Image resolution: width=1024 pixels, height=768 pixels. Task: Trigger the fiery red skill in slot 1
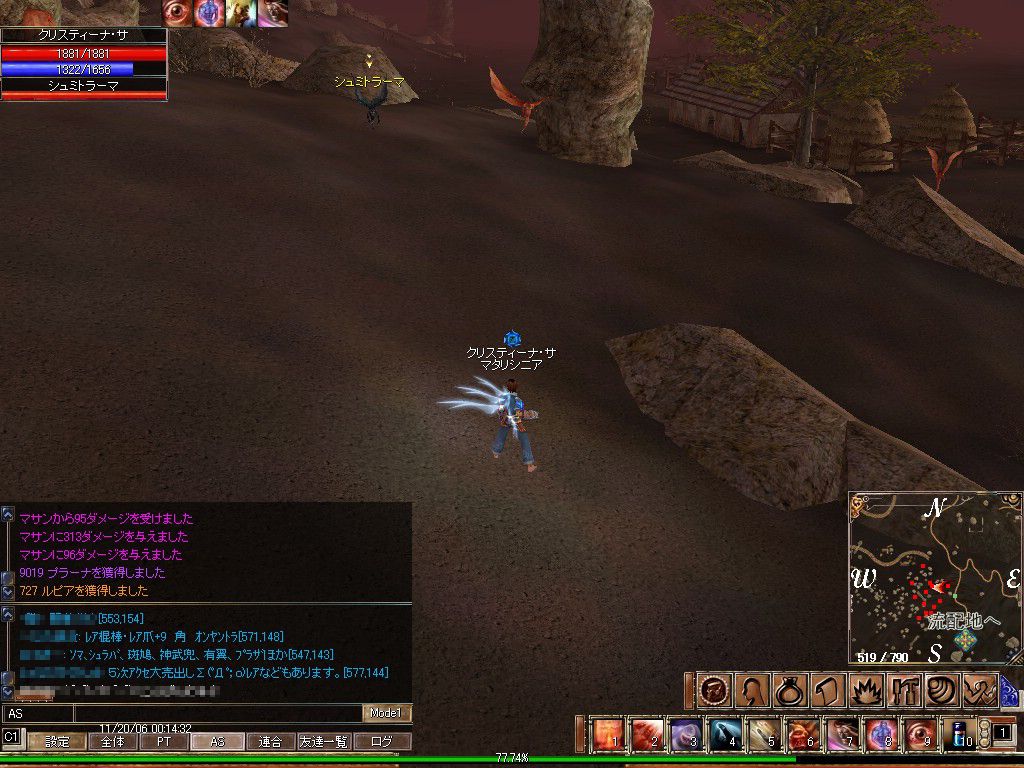(607, 735)
